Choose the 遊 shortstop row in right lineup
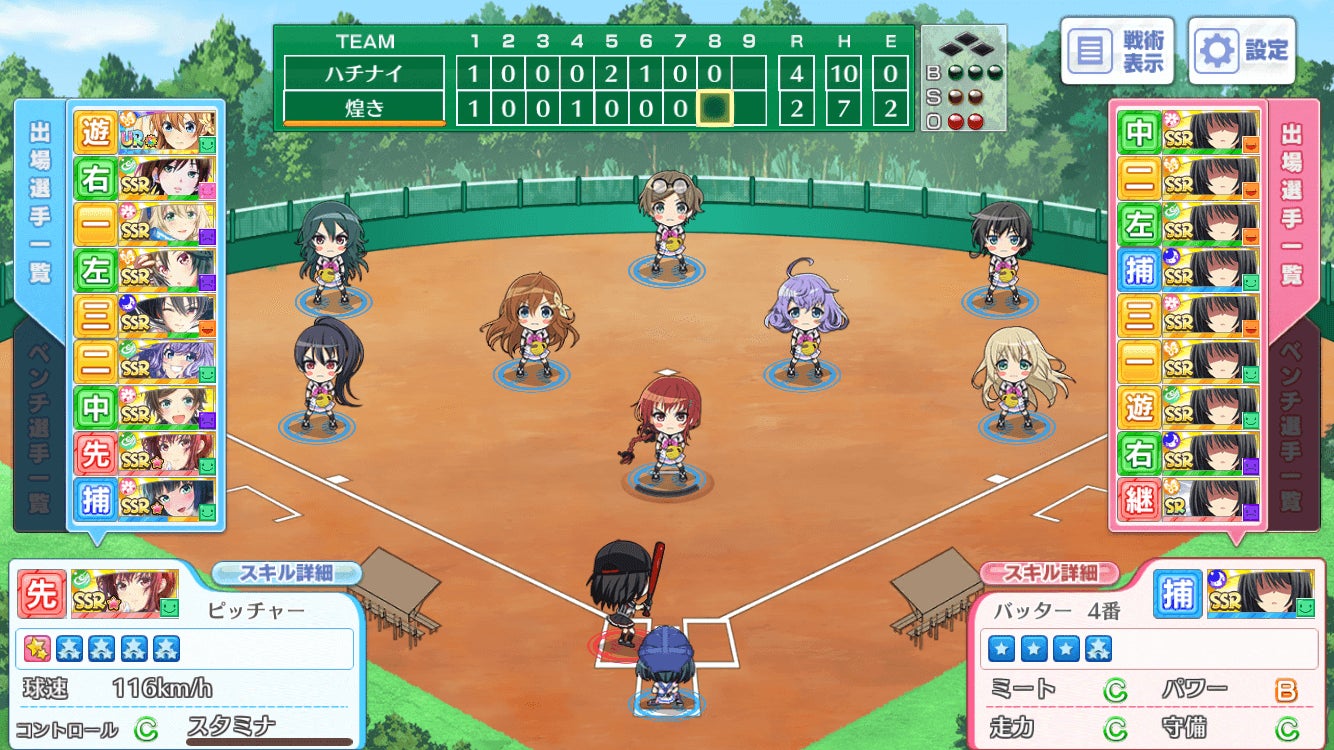 point(1188,407)
